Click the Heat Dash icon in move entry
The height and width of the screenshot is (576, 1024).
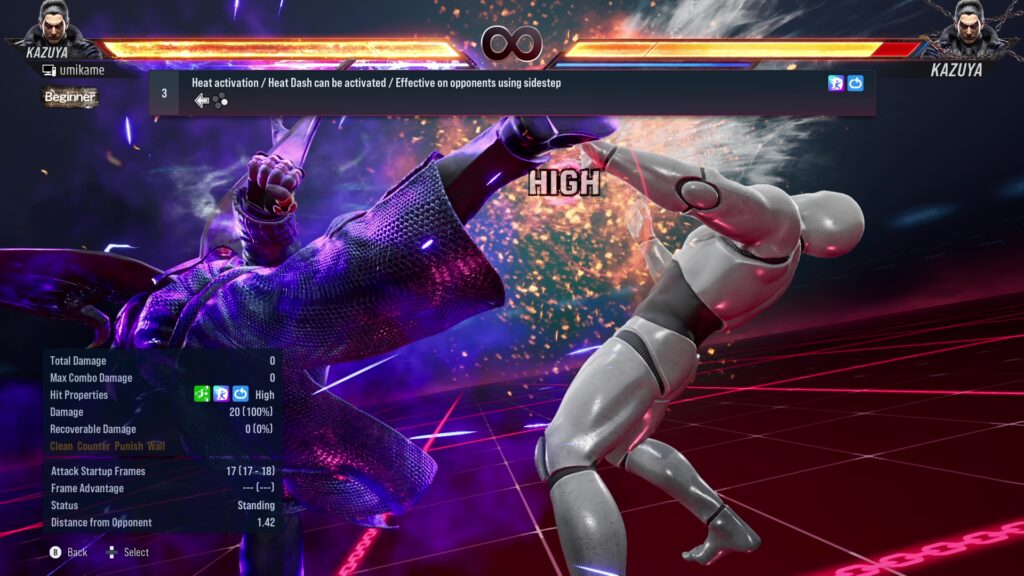836,84
